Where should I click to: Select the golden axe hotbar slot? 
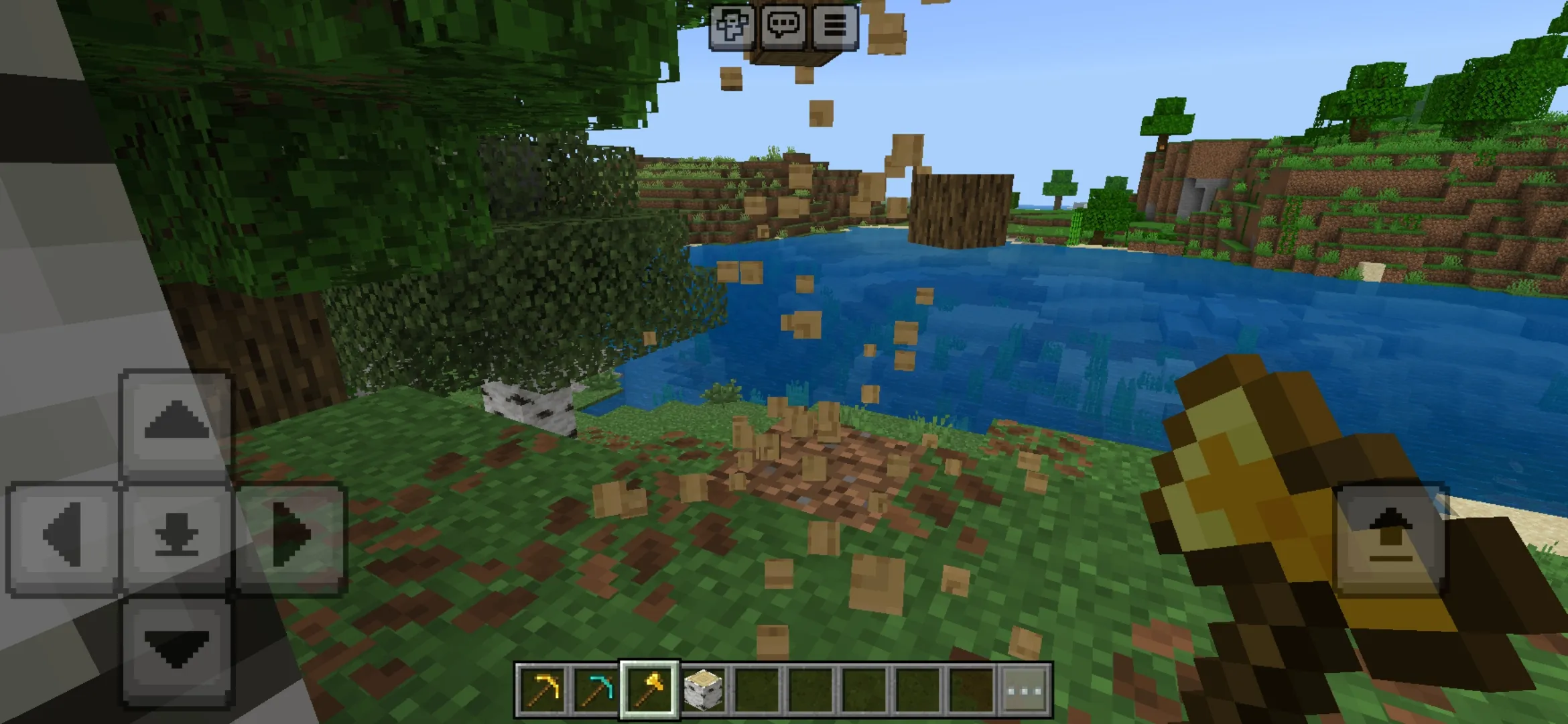click(x=649, y=689)
